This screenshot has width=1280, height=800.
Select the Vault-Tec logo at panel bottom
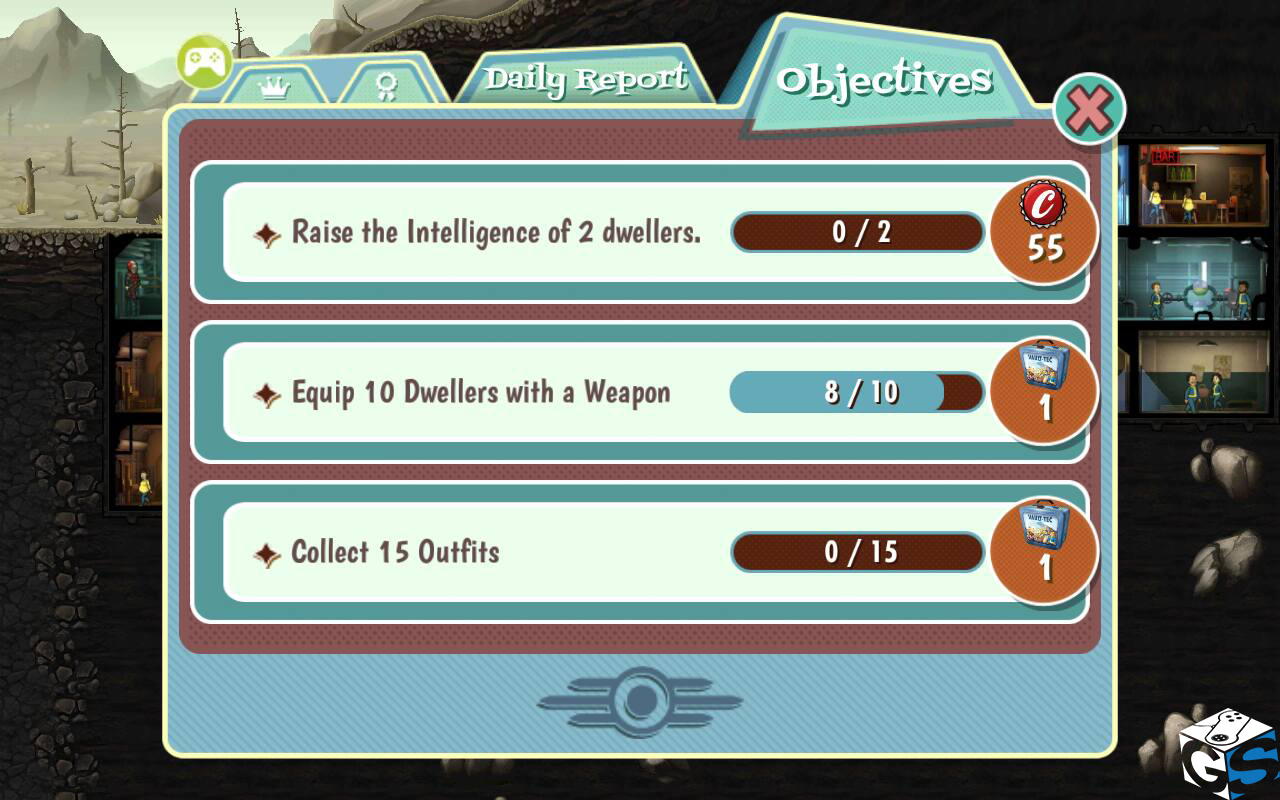[x=640, y=702]
